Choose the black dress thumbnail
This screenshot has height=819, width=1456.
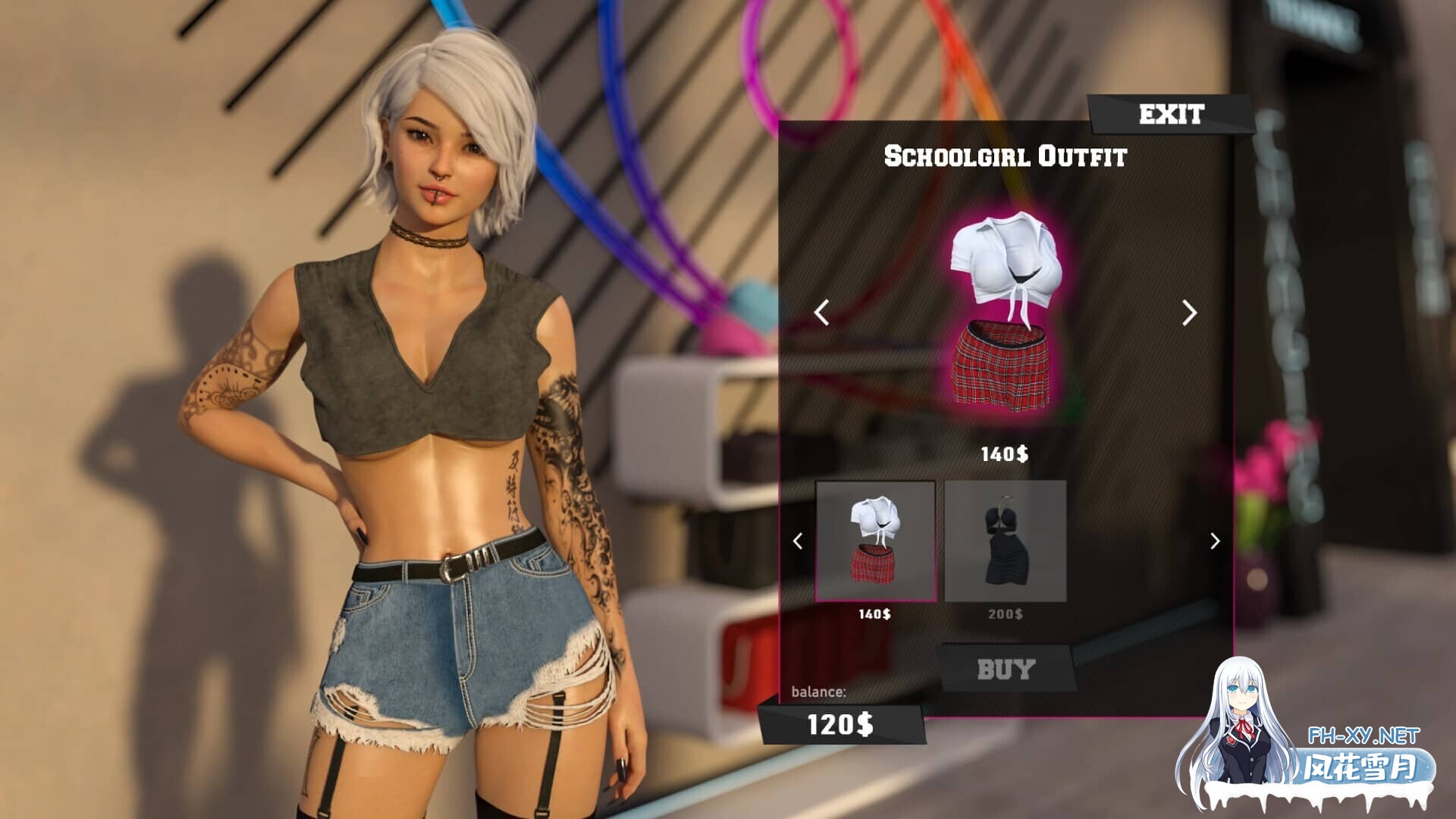pos(1006,541)
